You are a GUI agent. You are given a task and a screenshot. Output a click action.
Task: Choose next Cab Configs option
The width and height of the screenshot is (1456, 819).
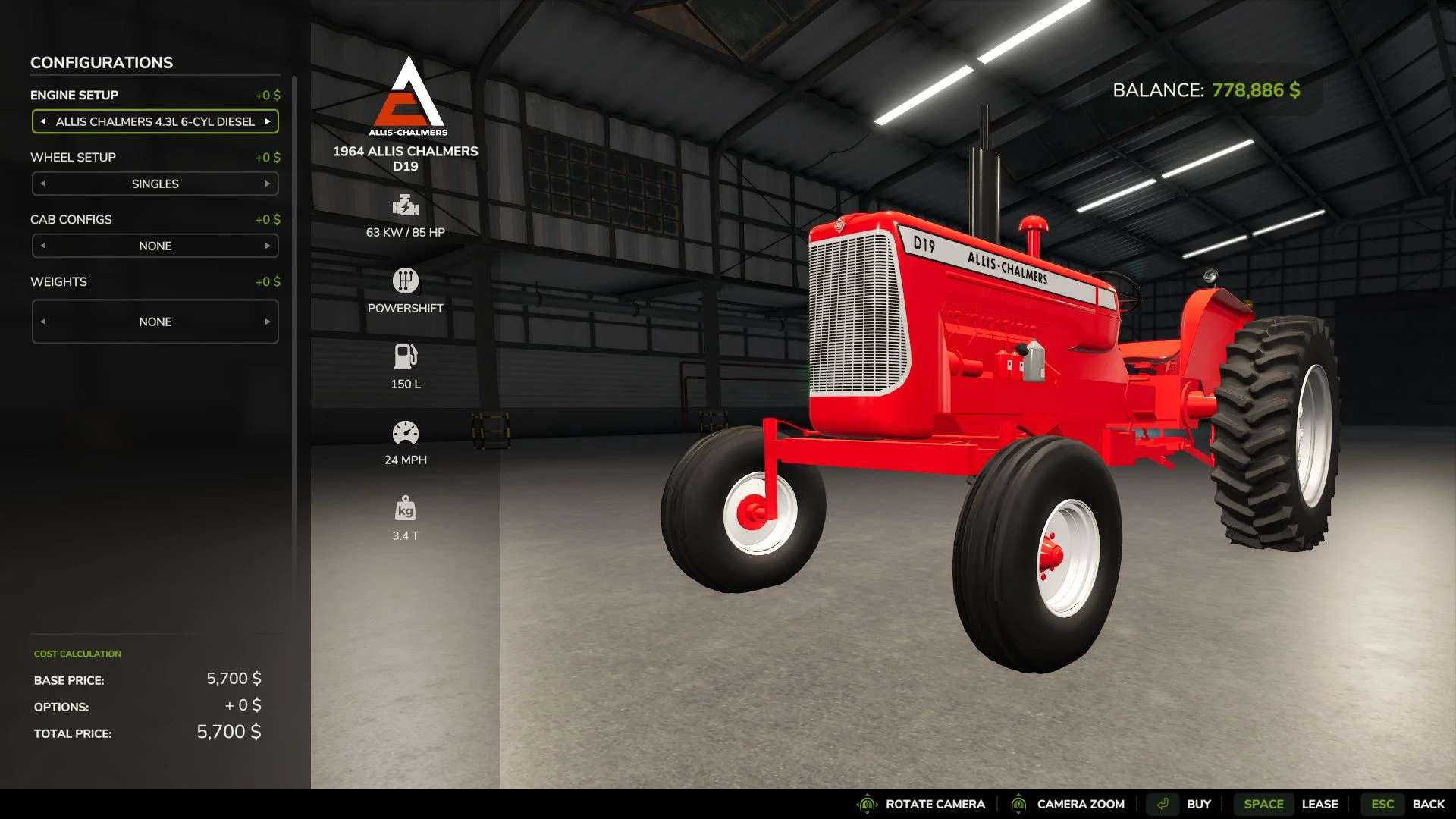tap(268, 246)
